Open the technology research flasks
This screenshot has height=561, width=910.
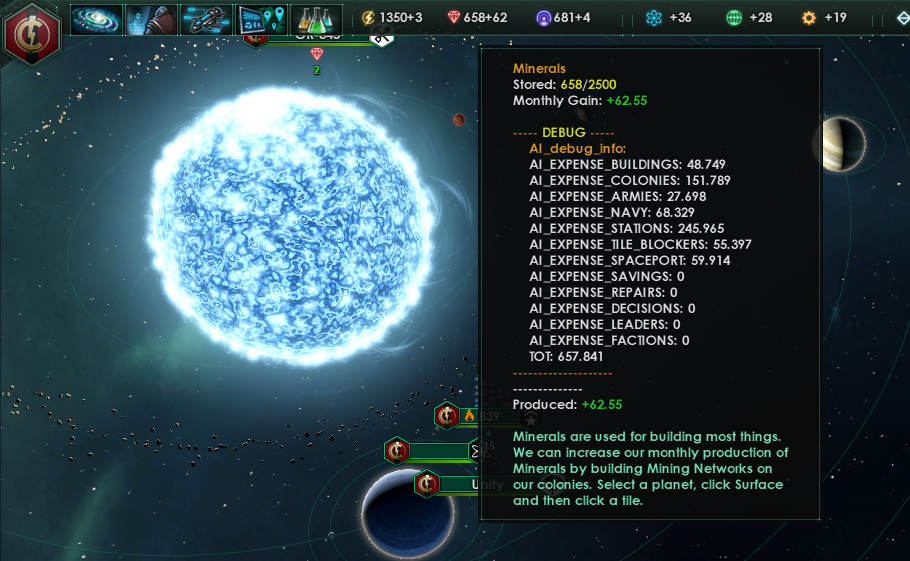tap(316, 19)
